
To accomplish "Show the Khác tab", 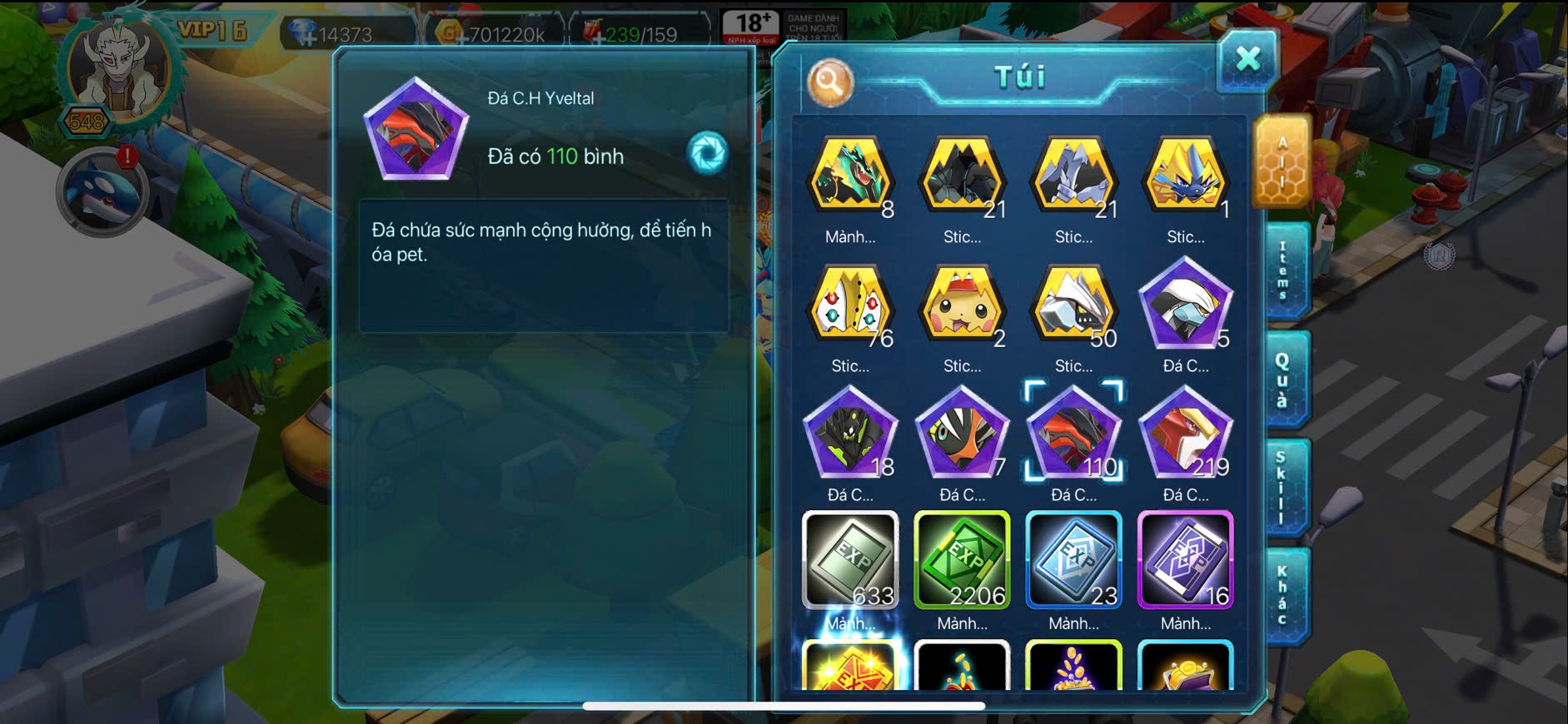I will click(x=1283, y=596).
